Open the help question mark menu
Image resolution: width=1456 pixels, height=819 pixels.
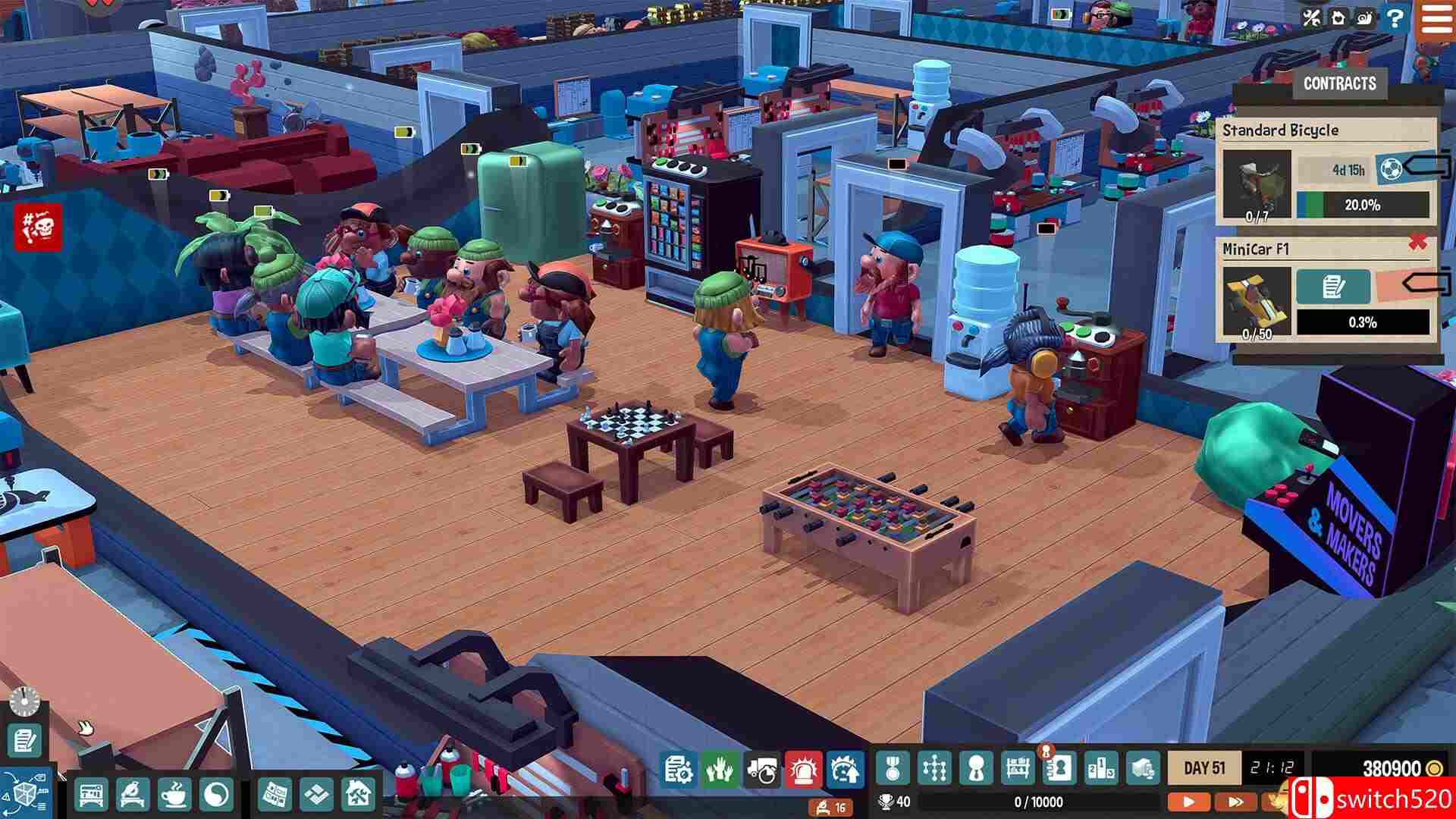coord(1395,19)
